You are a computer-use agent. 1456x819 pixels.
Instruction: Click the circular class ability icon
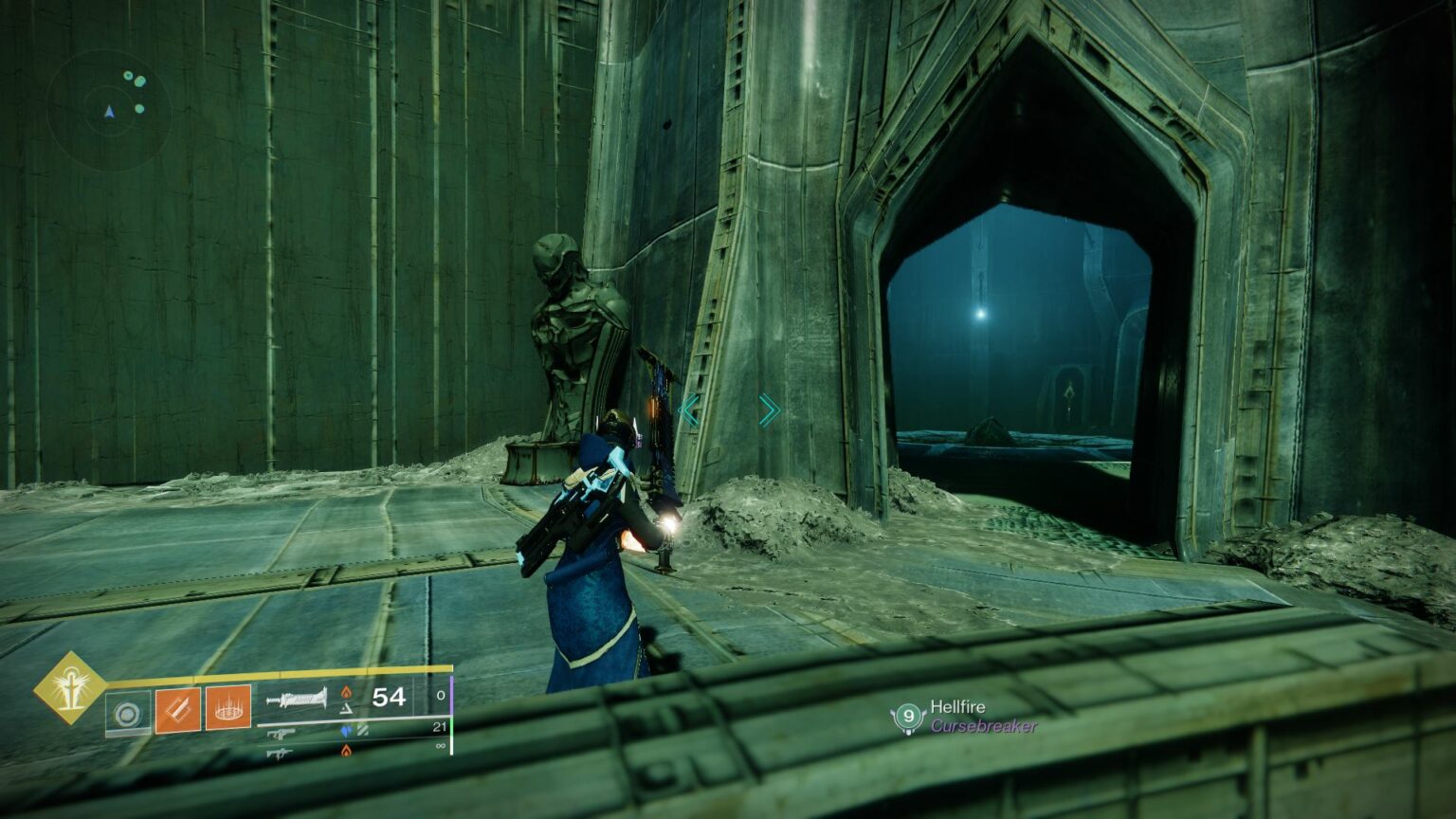(x=127, y=713)
